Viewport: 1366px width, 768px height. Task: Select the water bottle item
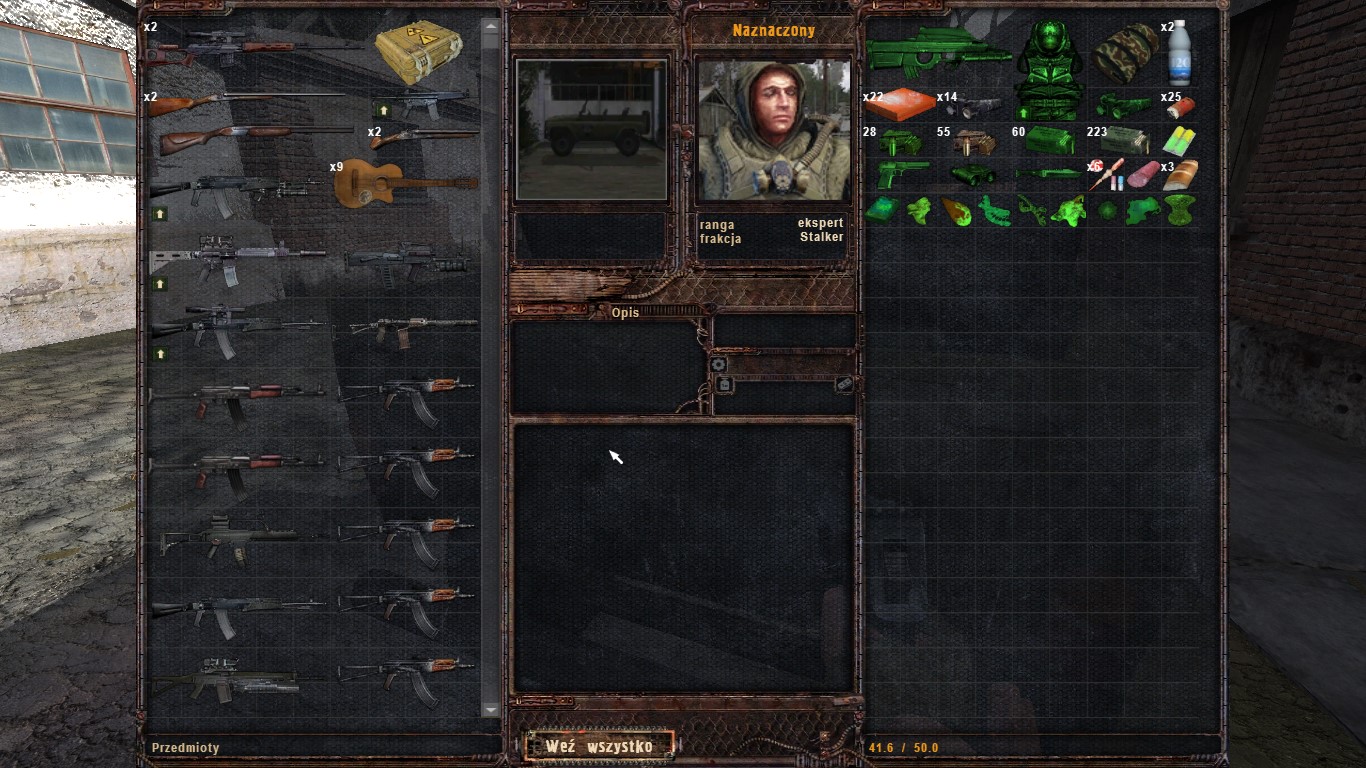click(x=1180, y=53)
